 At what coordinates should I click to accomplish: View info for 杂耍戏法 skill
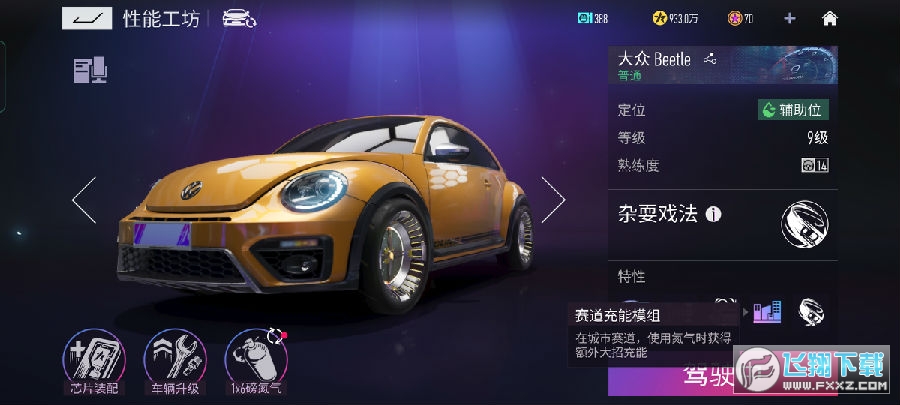coord(713,214)
